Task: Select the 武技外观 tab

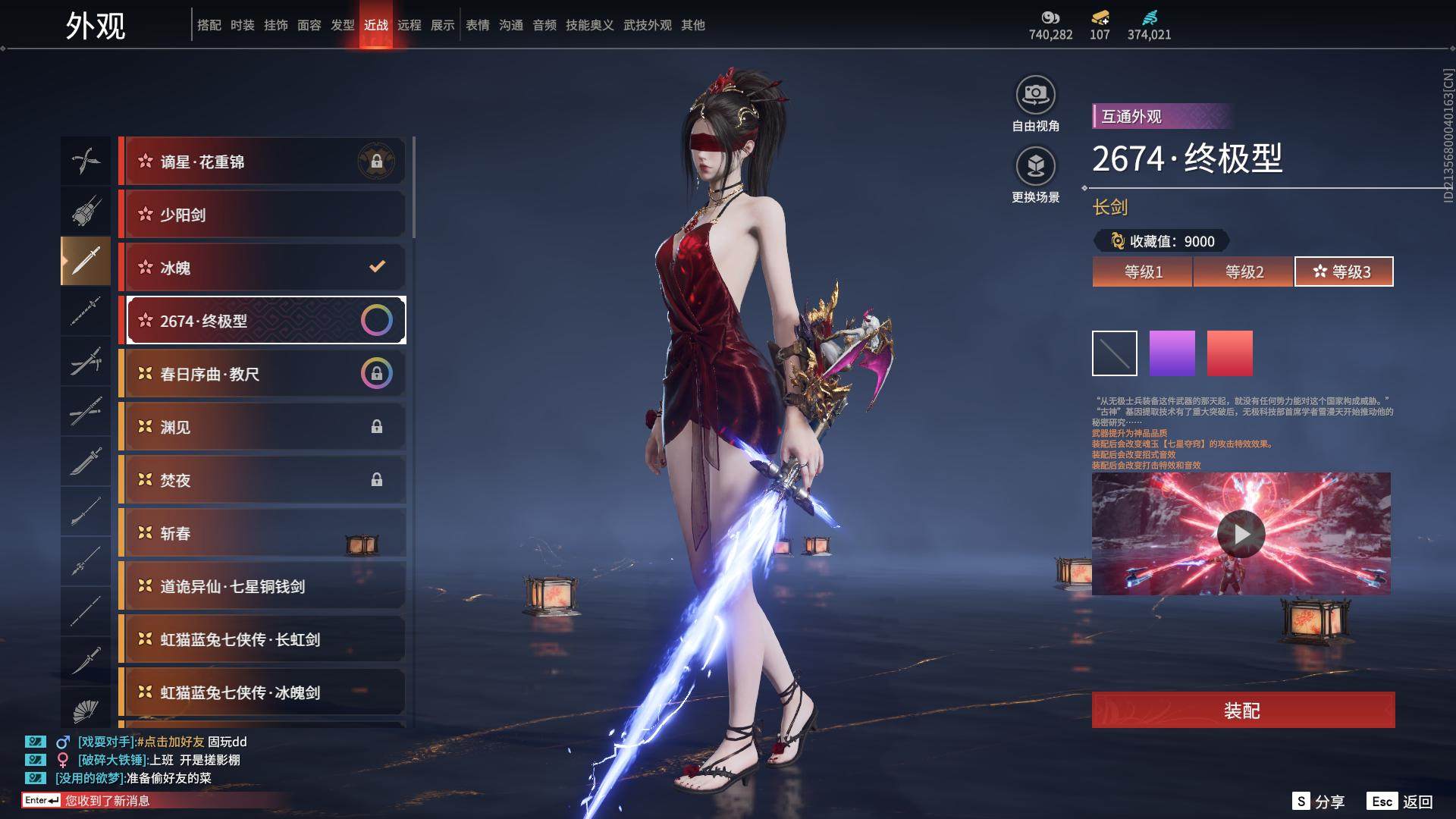Action: 647,25
